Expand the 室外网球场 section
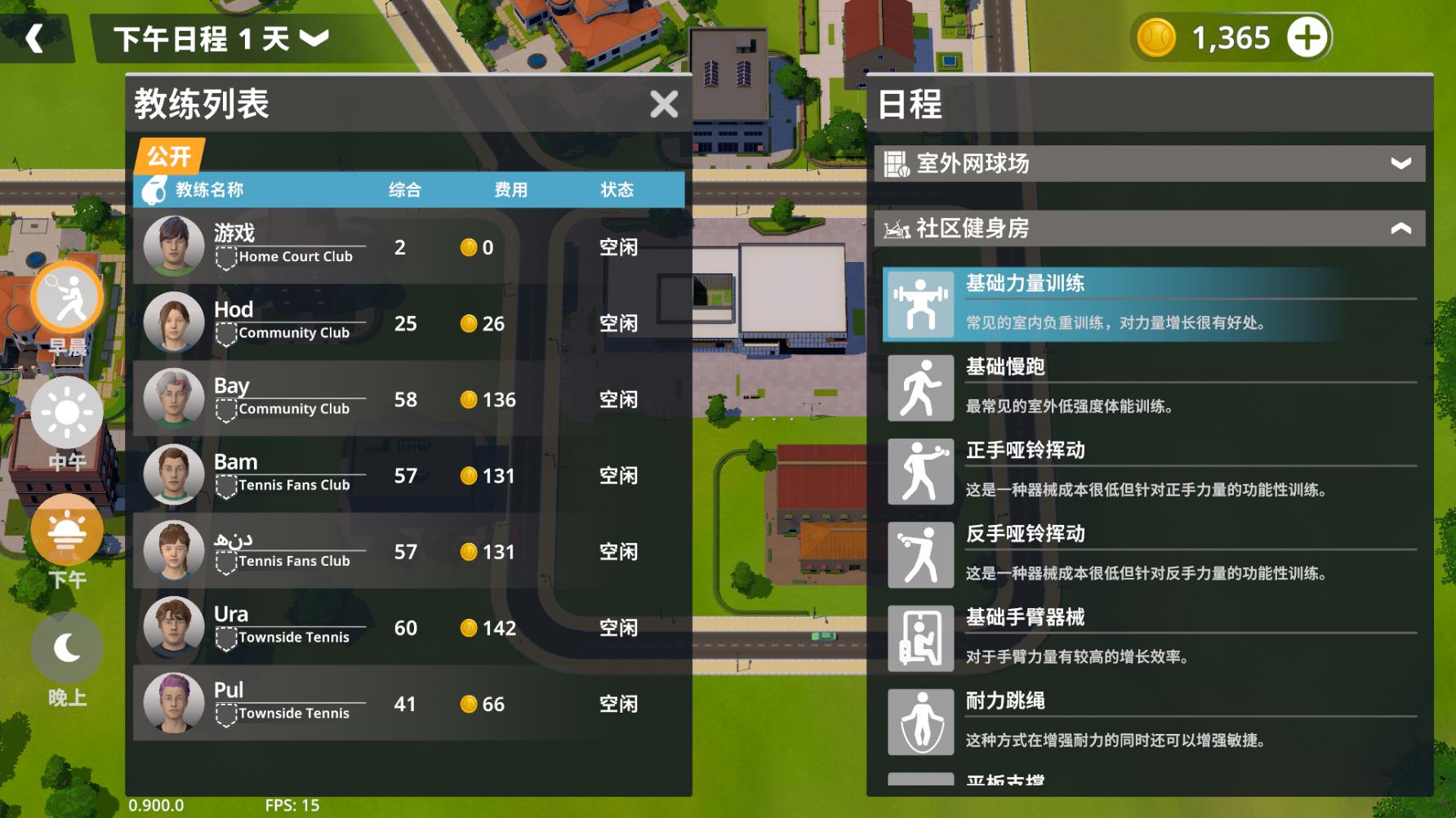This screenshot has width=1456, height=818. (1401, 163)
